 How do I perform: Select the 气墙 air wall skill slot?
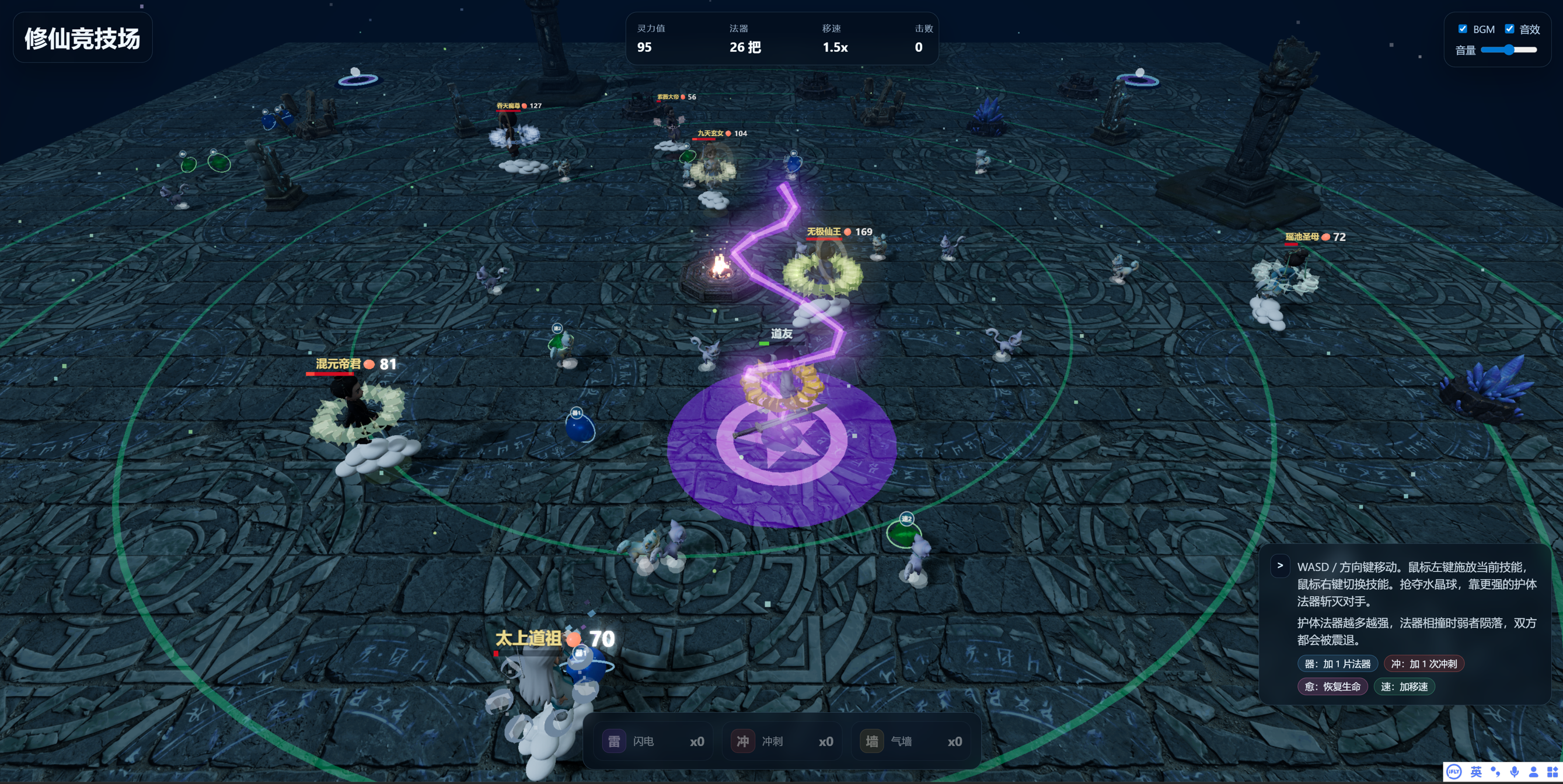(x=911, y=741)
